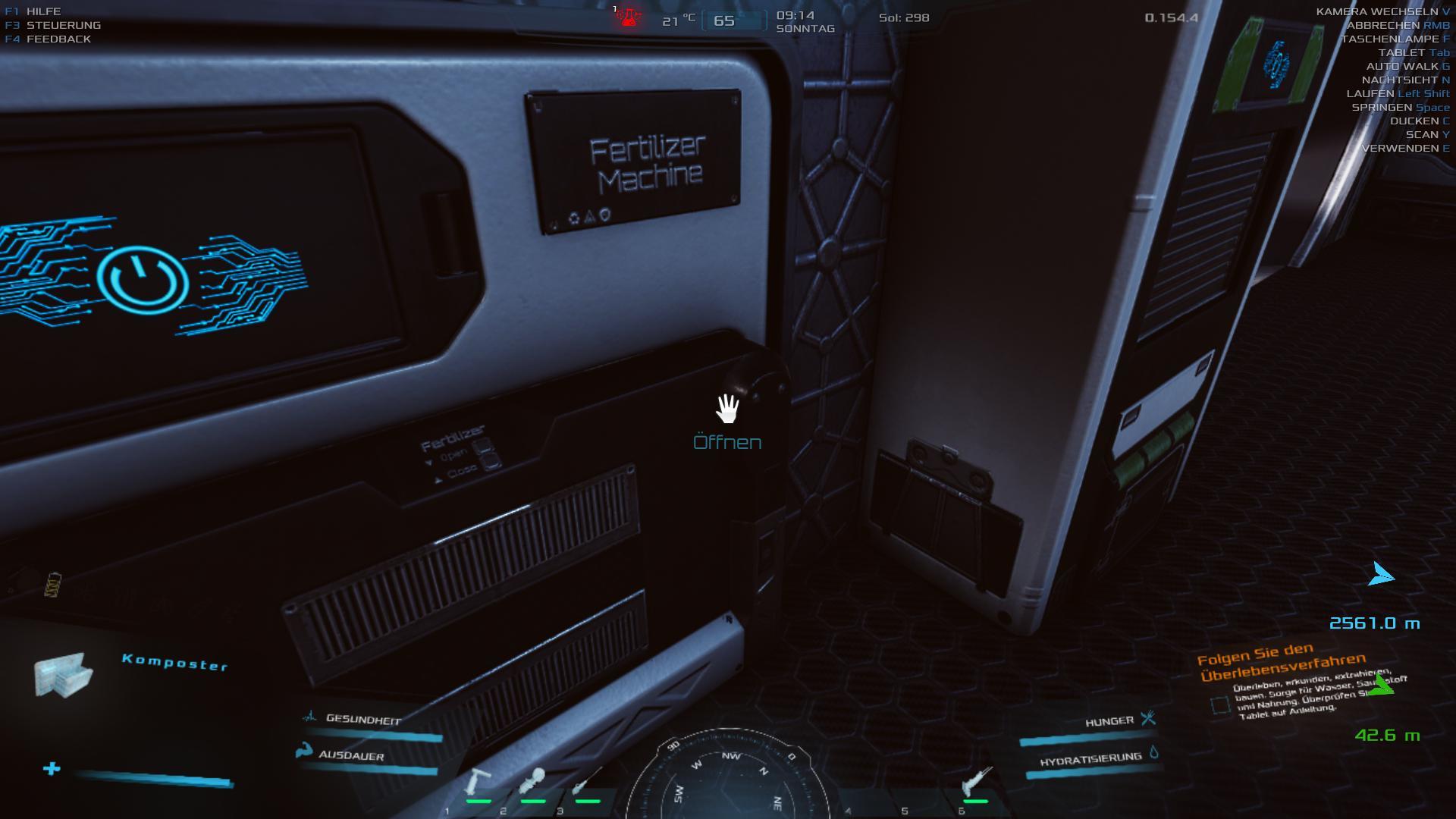Tick the survival objective checkbox
This screenshot has height=819, width=1456.
tap(1220, 706)
